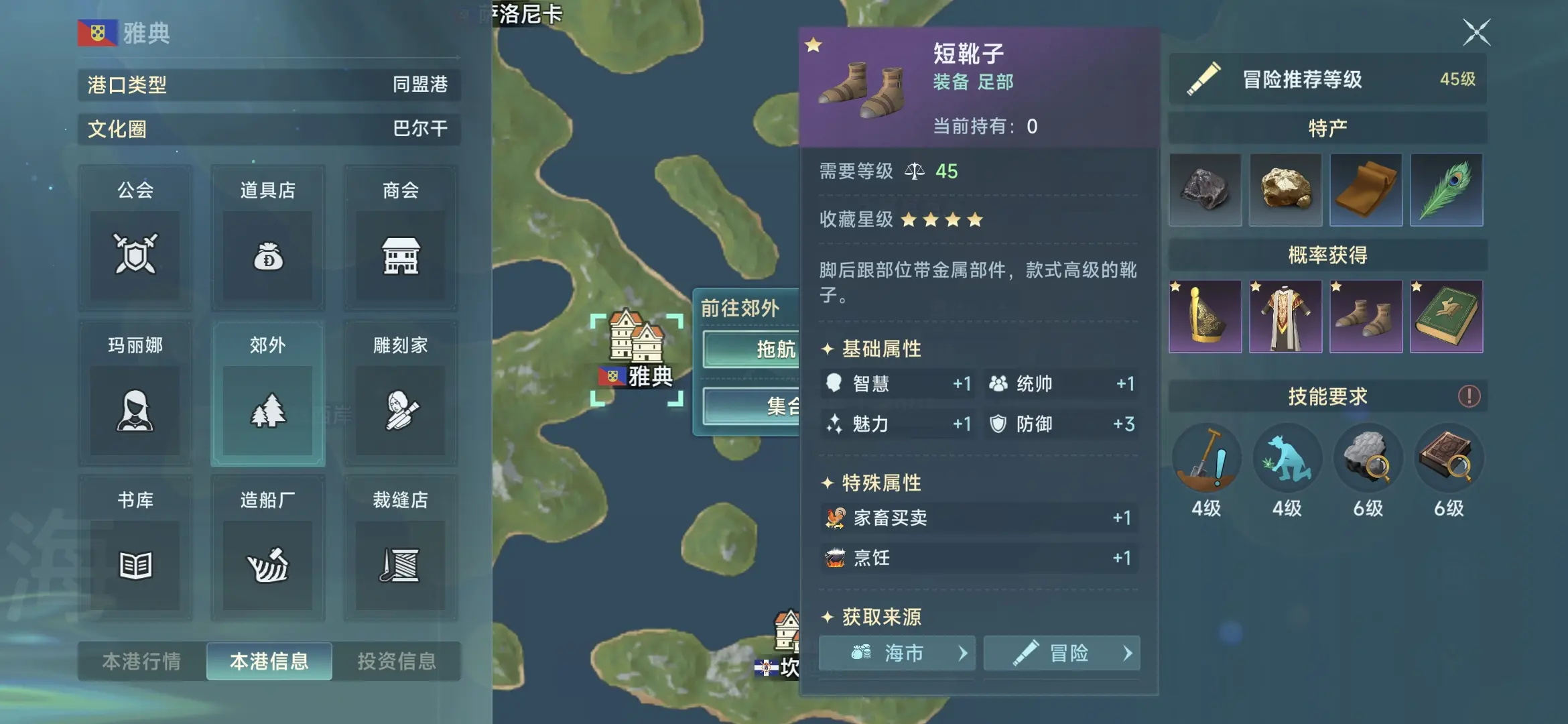Enter the 造船厂 shipyard
The width and height of the screenshot is (1568, 724).
coord(267,546)
